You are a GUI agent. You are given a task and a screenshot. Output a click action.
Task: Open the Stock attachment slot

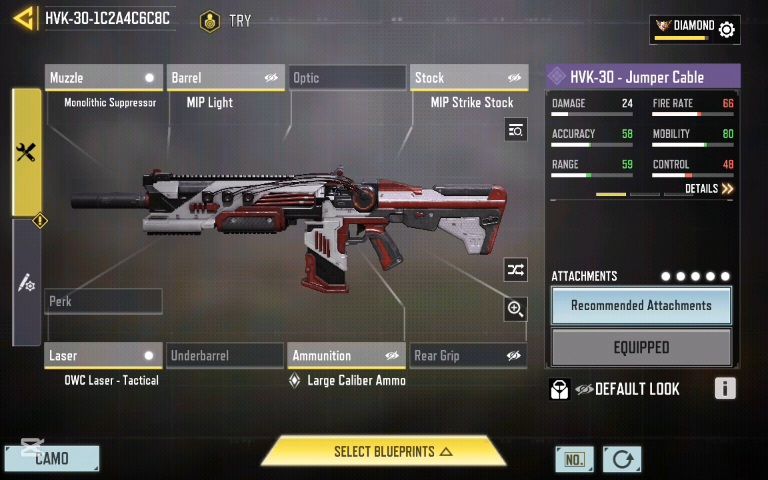click(x=468, y=78)
